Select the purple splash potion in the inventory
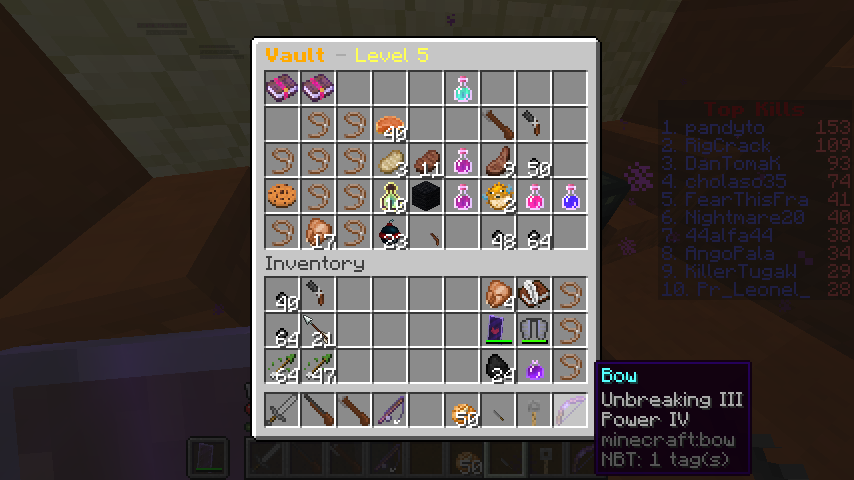854x480 pixels. tap(534, 367)
